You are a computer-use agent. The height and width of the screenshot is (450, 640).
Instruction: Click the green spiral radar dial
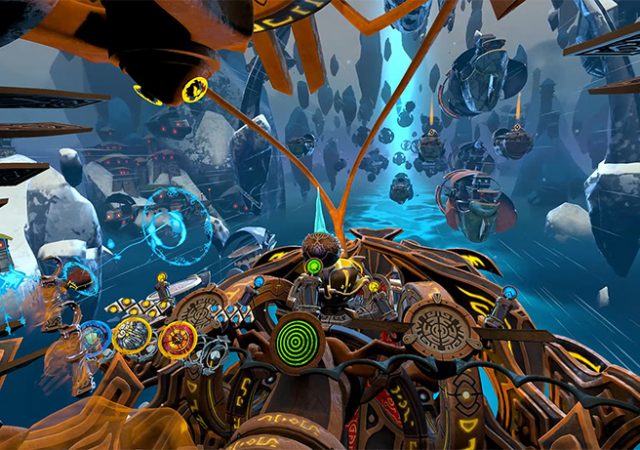297,343
